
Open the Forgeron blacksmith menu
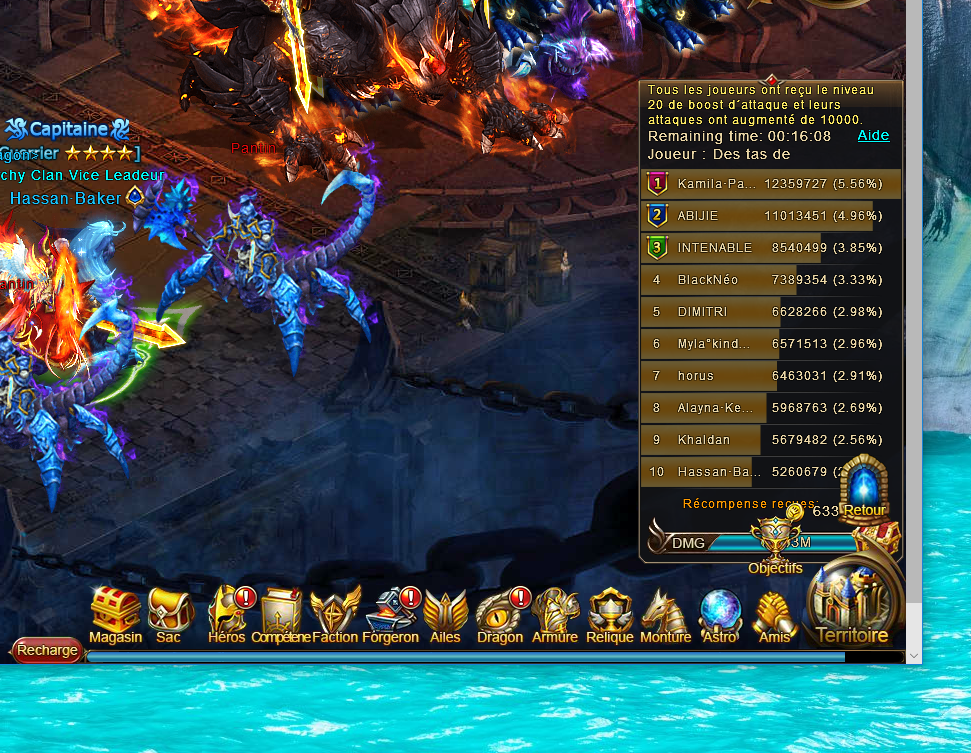pos(390,612)
